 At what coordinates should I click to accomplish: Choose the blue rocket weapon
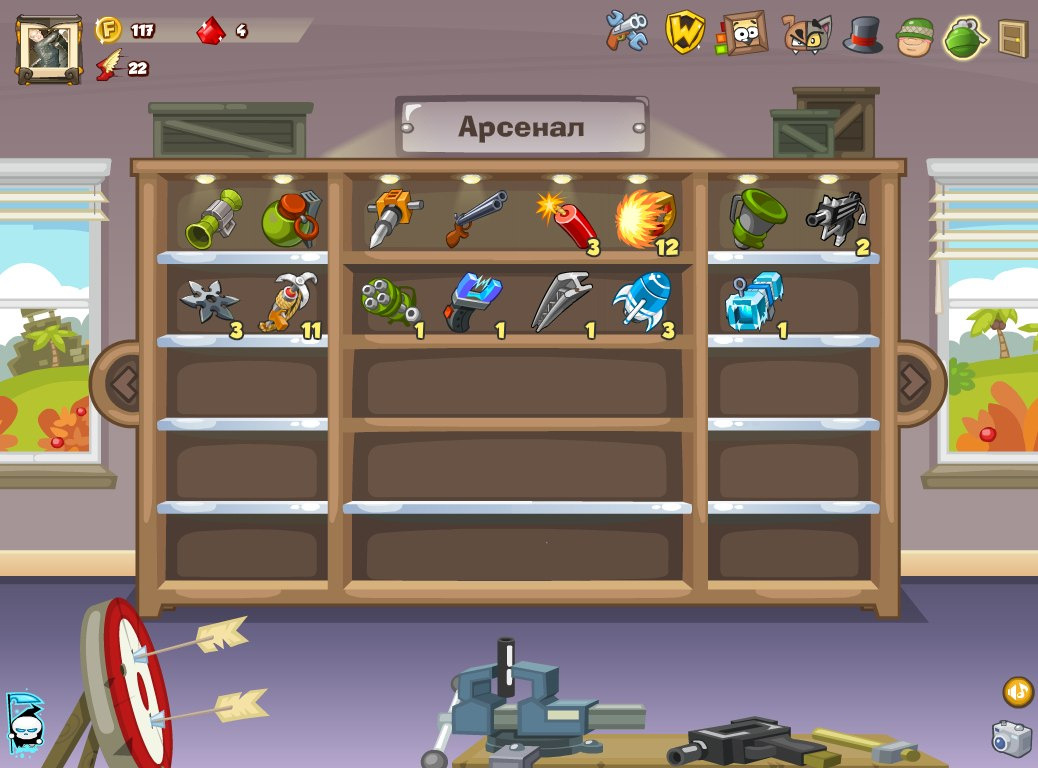point(642,300)
